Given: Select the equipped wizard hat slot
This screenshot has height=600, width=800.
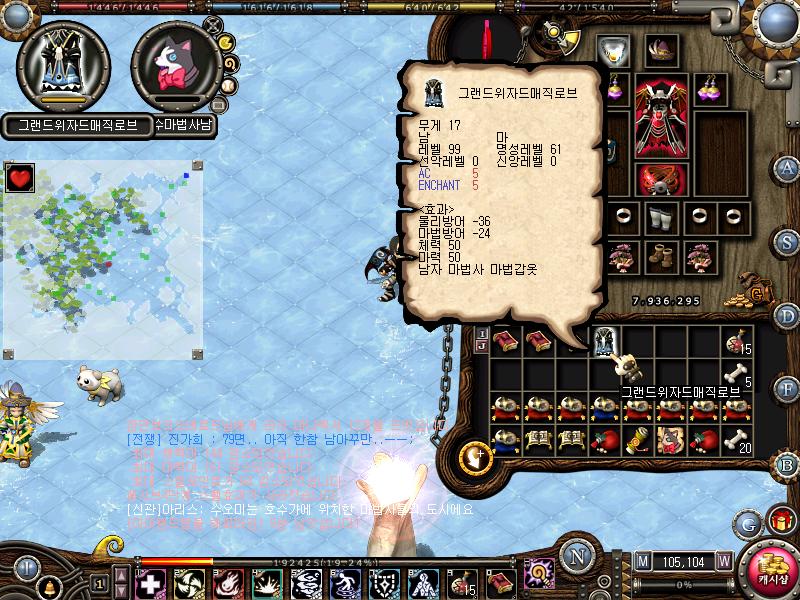Looking at the screenshot, I should 660,49.
